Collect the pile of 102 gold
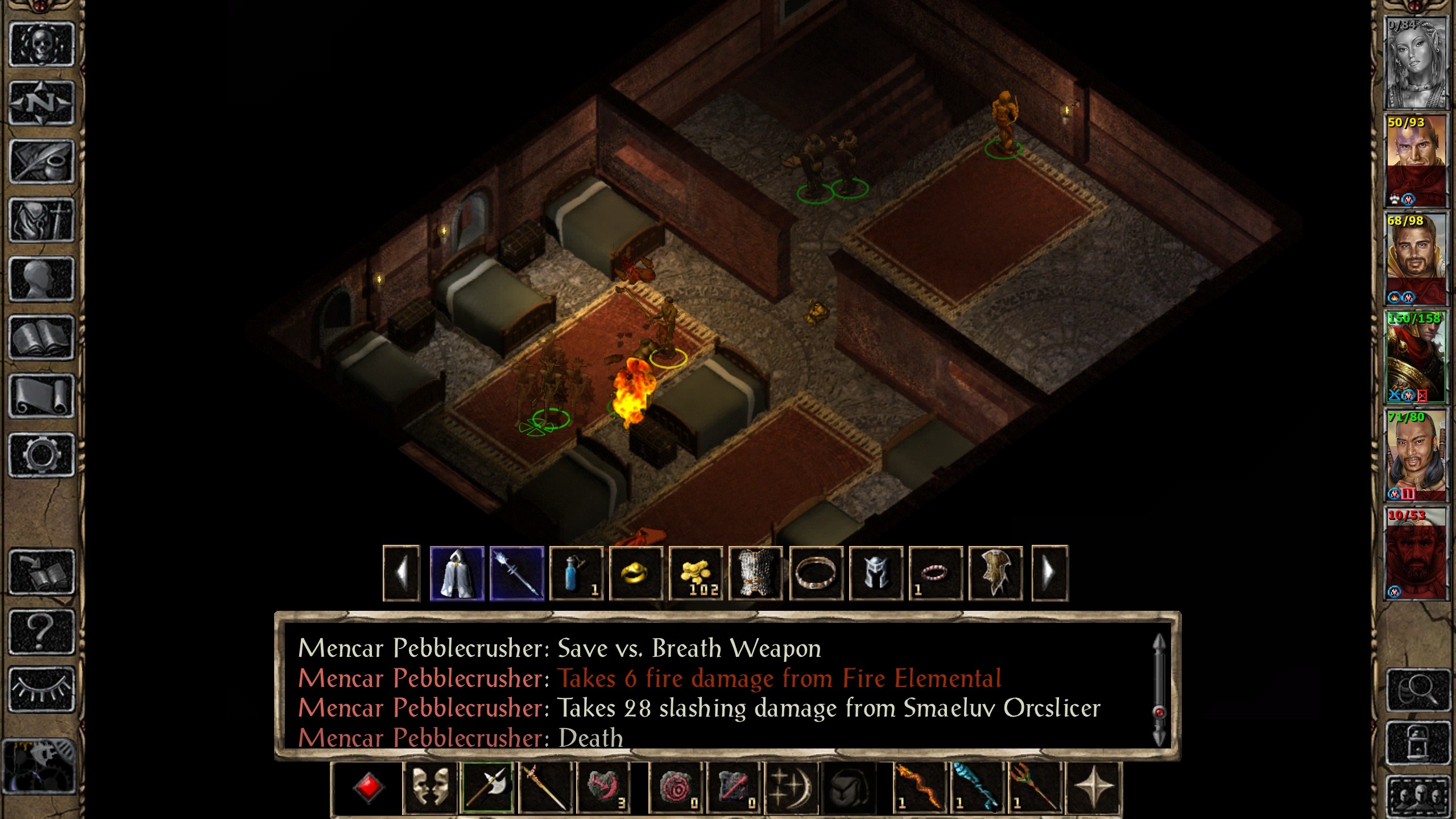 (696, 573)
